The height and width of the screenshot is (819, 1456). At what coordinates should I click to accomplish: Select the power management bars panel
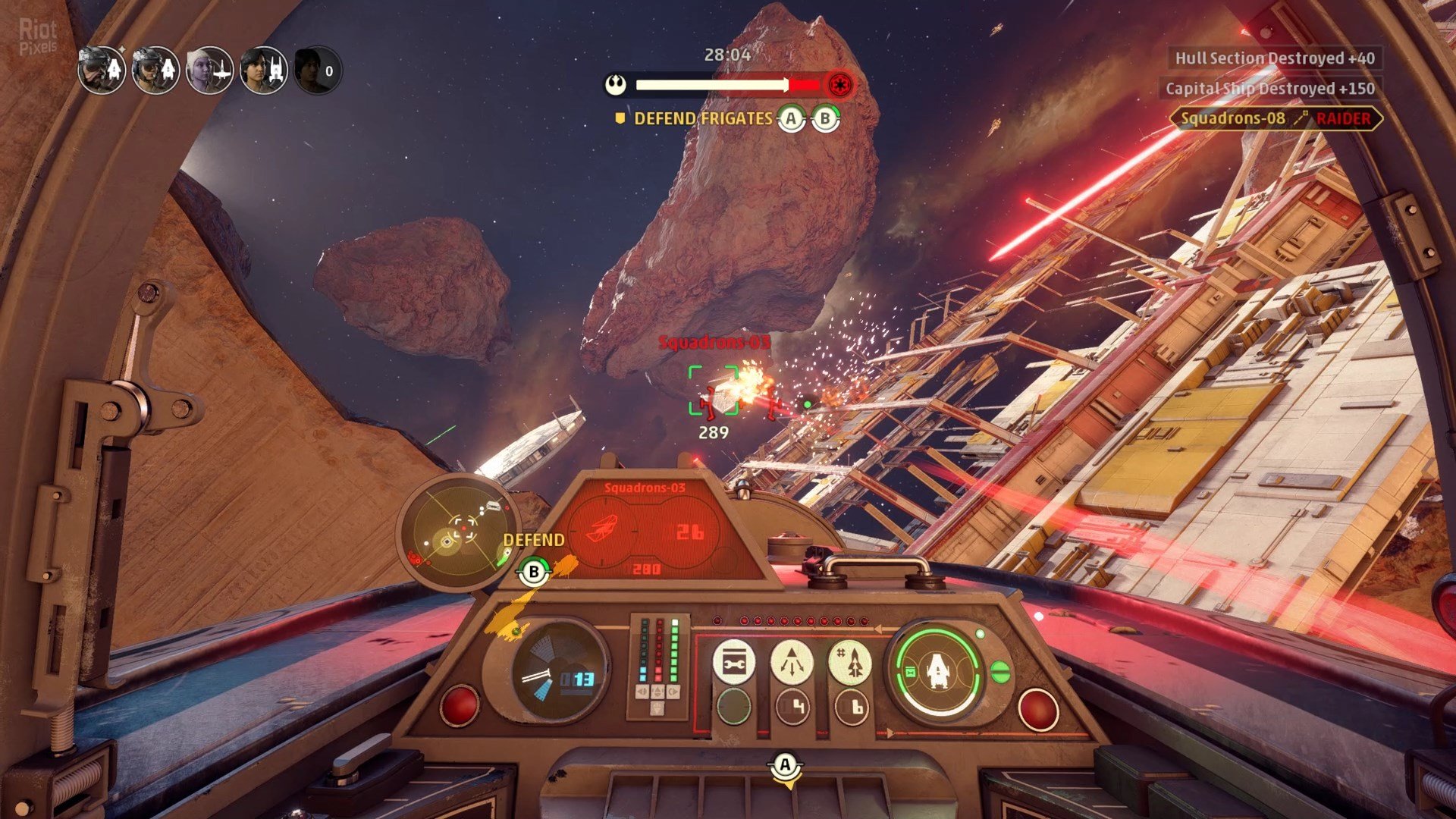[657, 664]
